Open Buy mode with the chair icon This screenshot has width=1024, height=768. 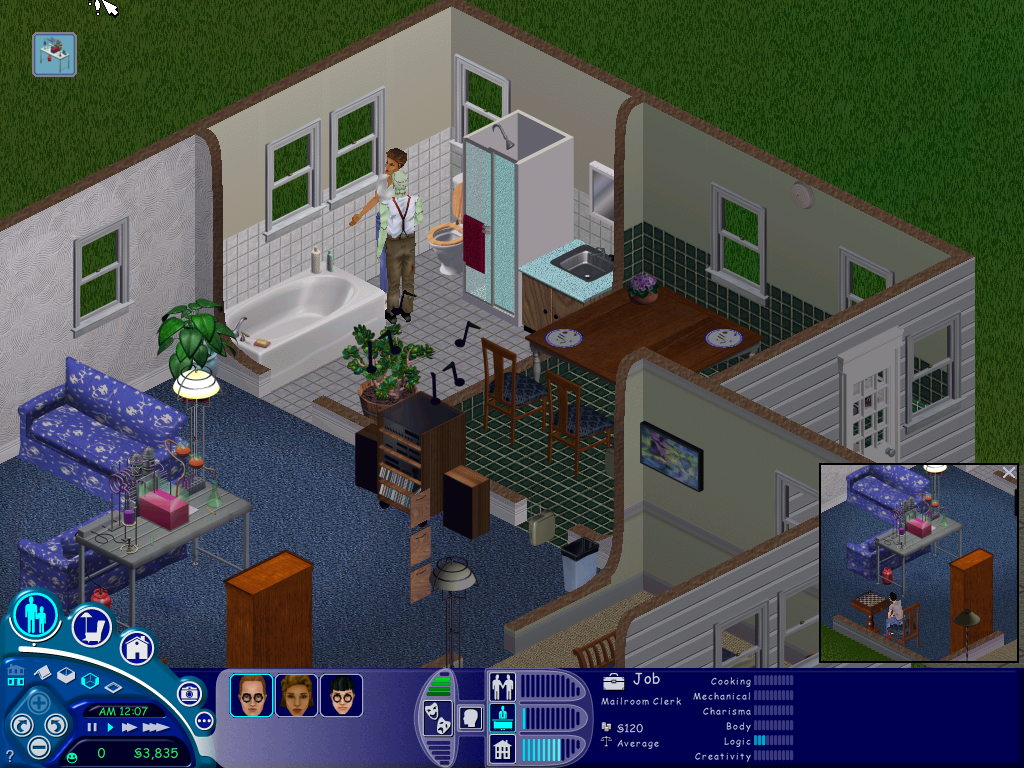point(91,627)
